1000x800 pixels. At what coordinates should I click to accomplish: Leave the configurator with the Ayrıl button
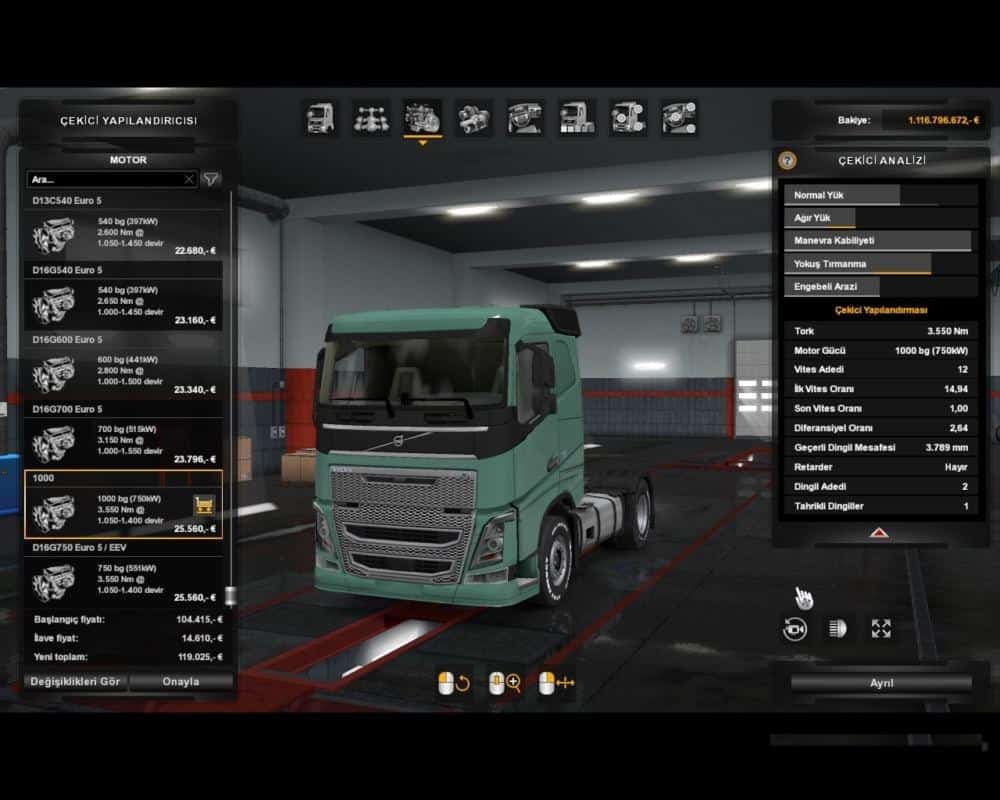click(x=881, y=683)
